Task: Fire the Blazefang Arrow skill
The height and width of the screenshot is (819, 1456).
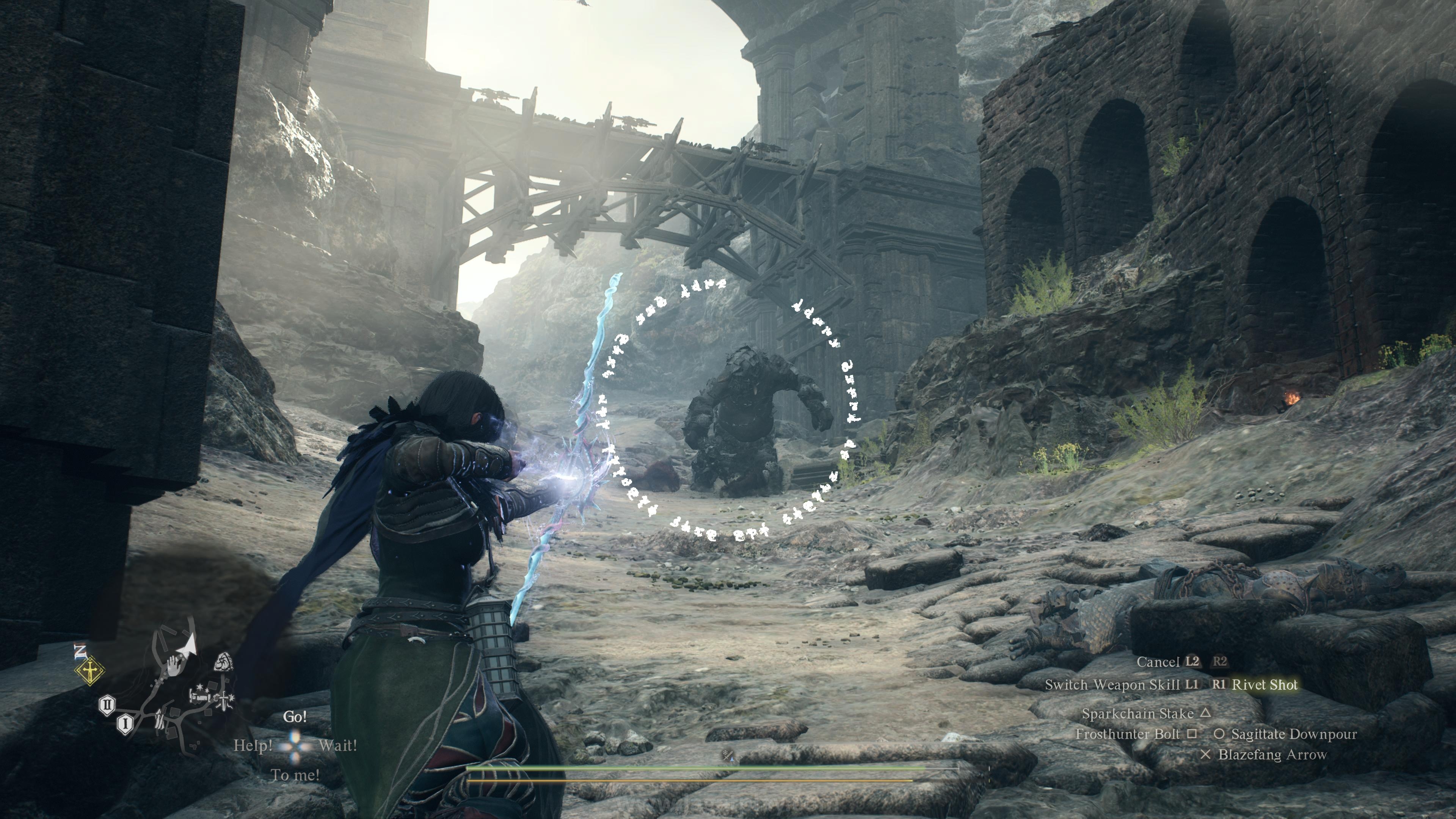Action: [1272, 754]
